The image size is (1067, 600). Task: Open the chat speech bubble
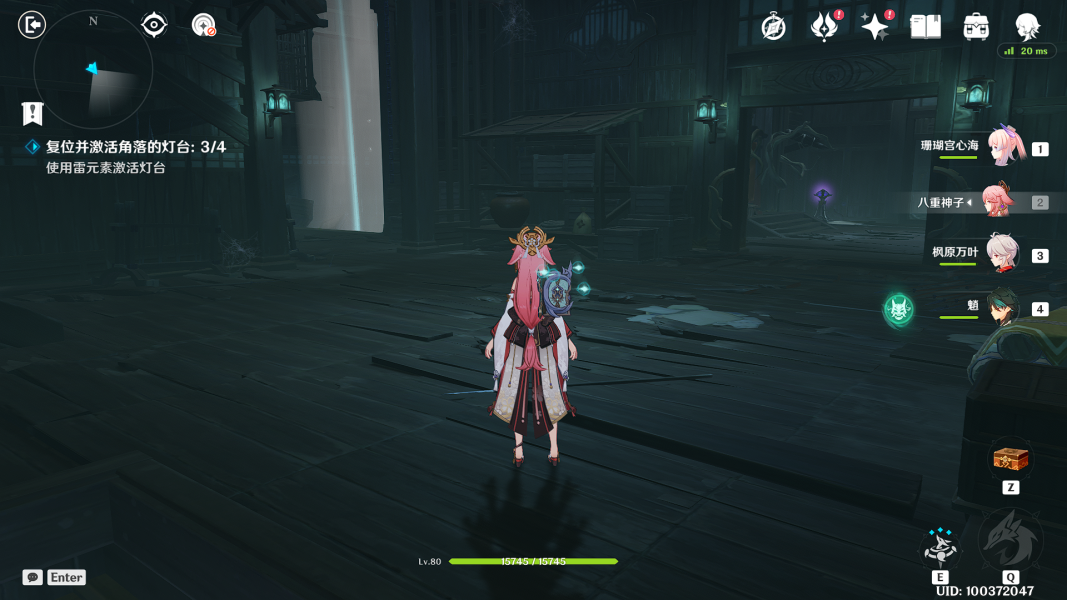[33, 577]
